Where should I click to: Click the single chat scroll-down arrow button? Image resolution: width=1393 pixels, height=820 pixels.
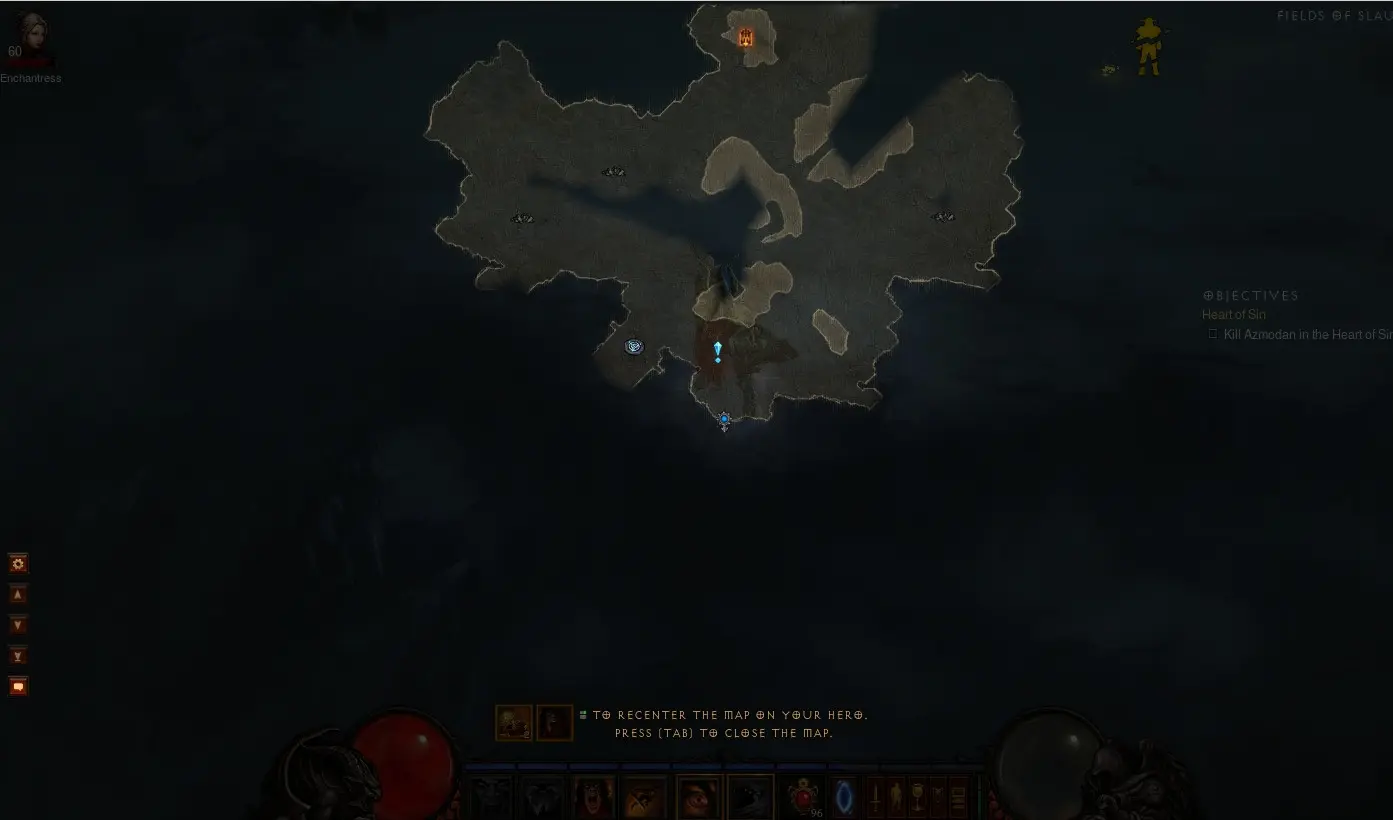pyautogui.click(x=18, y=625)
